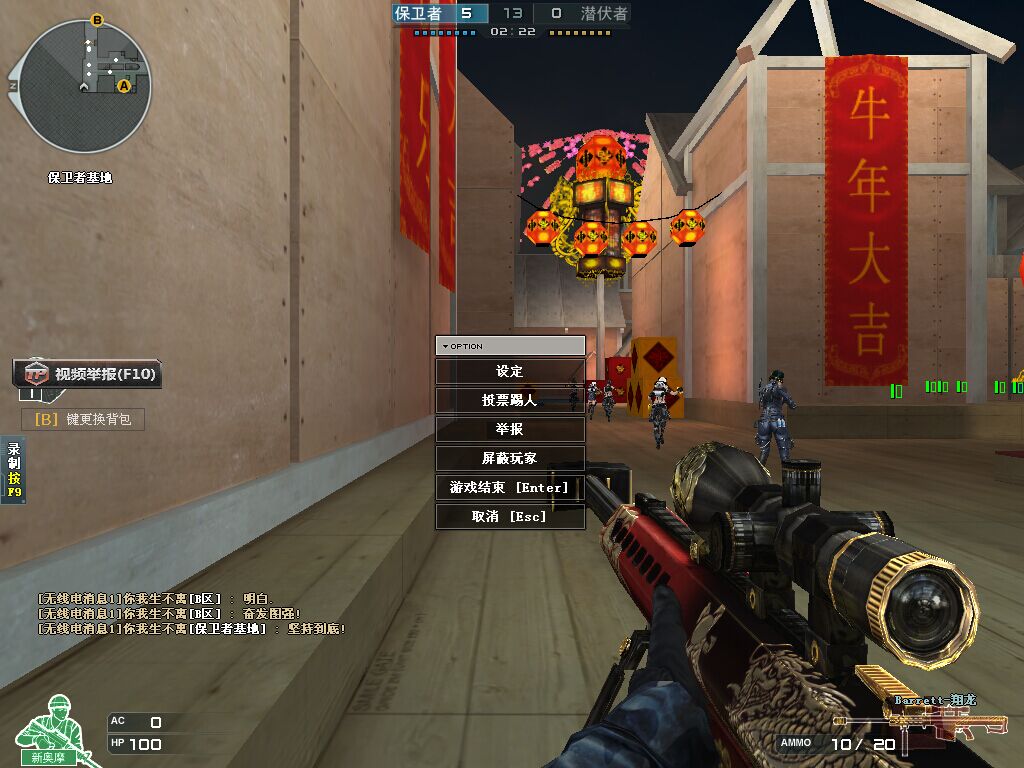This screenshot has width=1024, height=768.
Task: Collapse the OPTION menu header
Action: coord(510,346)
